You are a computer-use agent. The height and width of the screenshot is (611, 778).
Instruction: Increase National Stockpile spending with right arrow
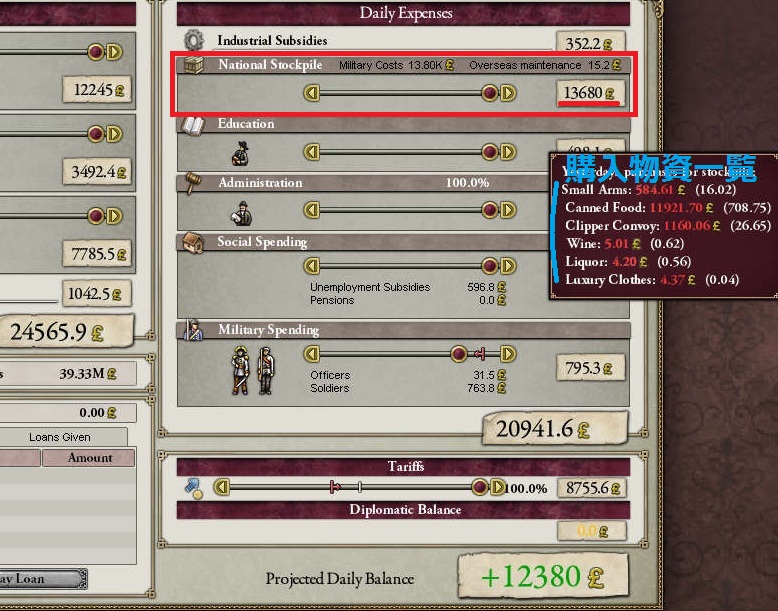tap(508, 94)
